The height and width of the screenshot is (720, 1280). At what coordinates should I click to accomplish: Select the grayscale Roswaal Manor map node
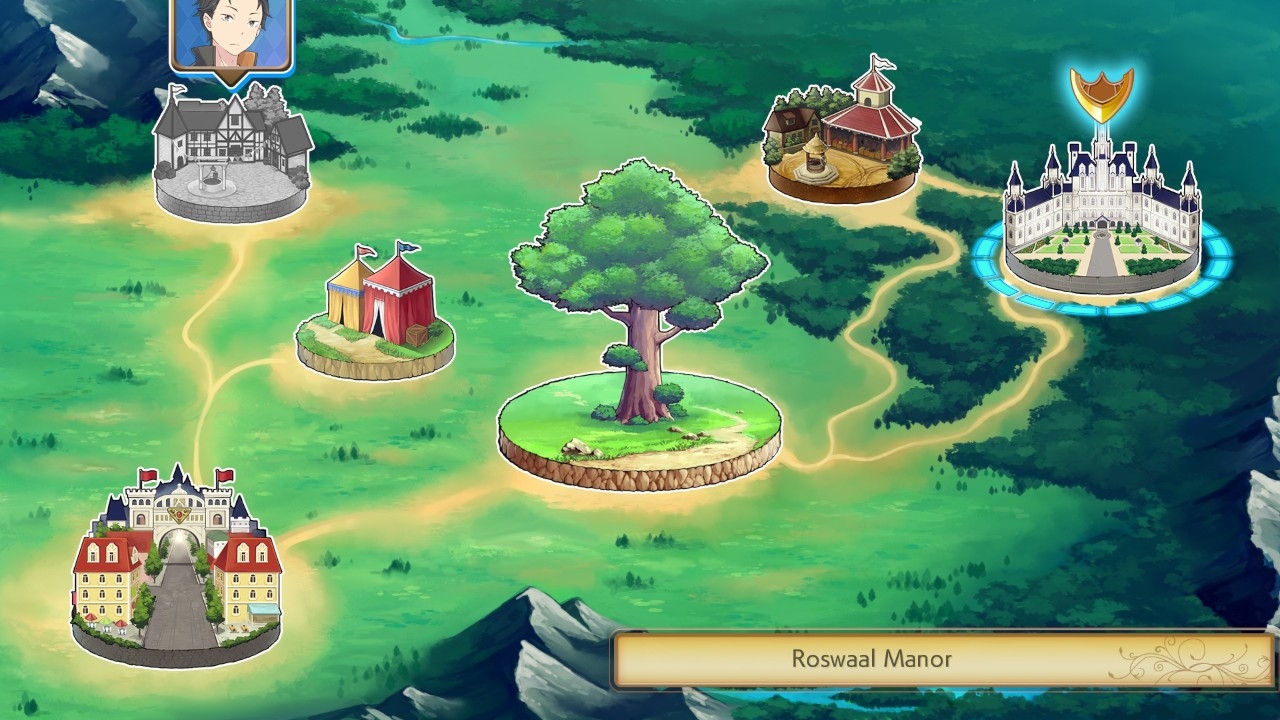pyautogui.click(x=228, y=150)
